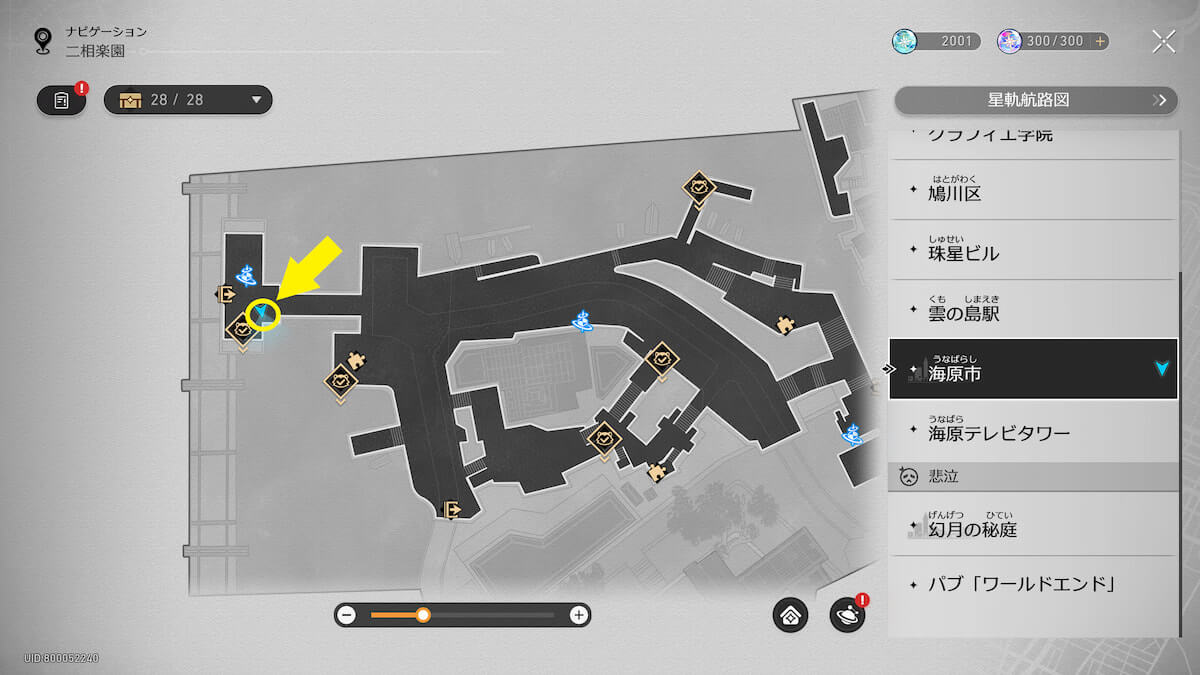This screenshot has width=1200, height=675.
Task: Select the blue space anchor at map center
Action: (x=583, y=321)
